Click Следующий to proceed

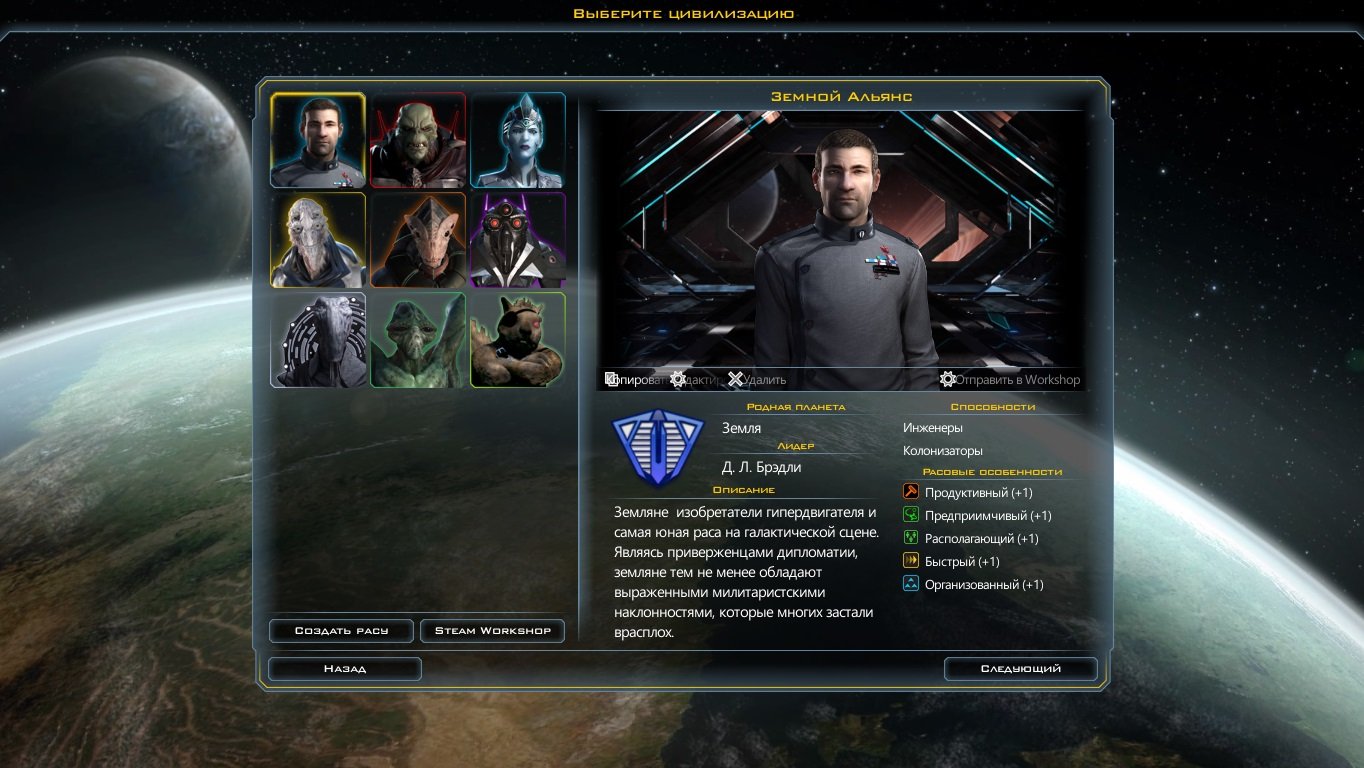click(1020, 668)
